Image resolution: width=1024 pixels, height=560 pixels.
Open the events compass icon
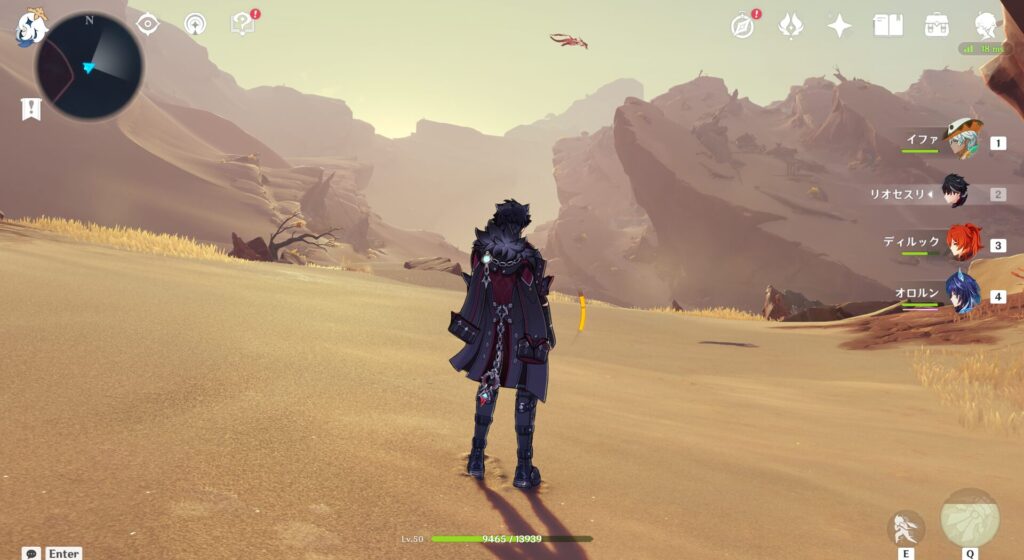point(742,26)
